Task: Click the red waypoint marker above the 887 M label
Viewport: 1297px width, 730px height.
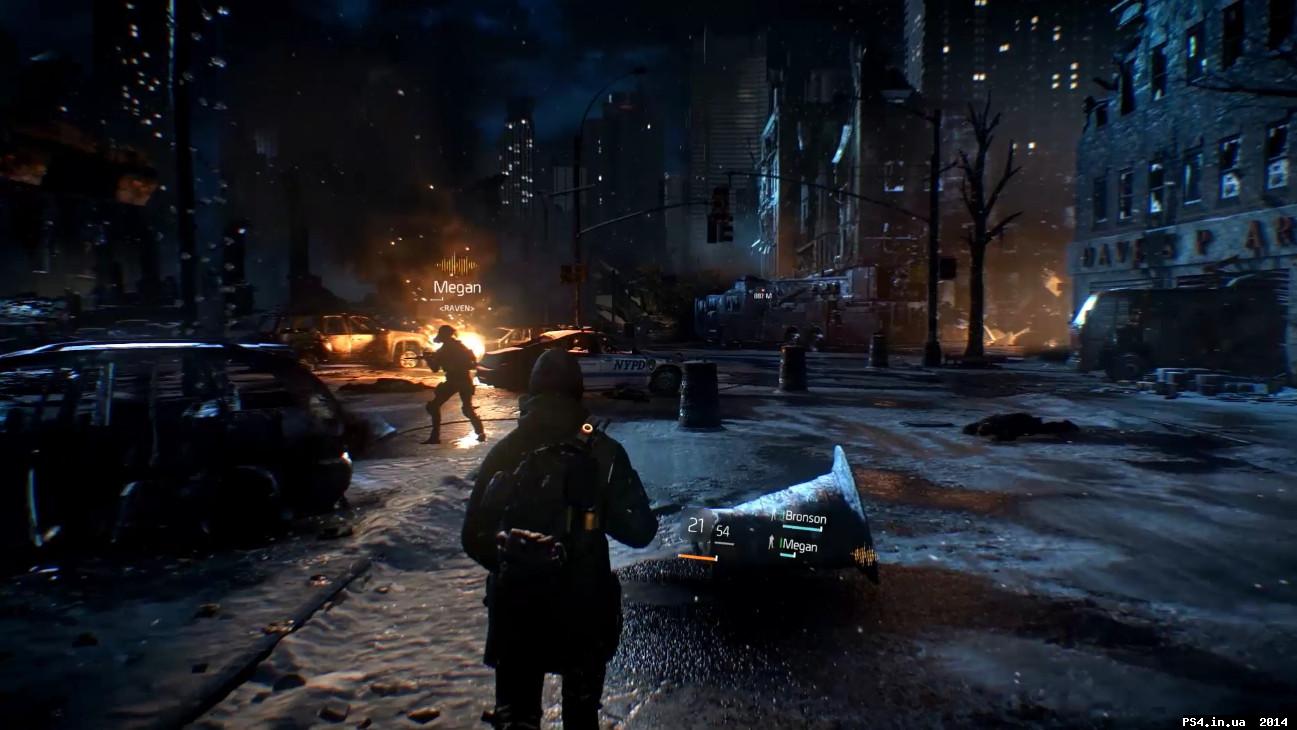Action: (x=762, y=290)
